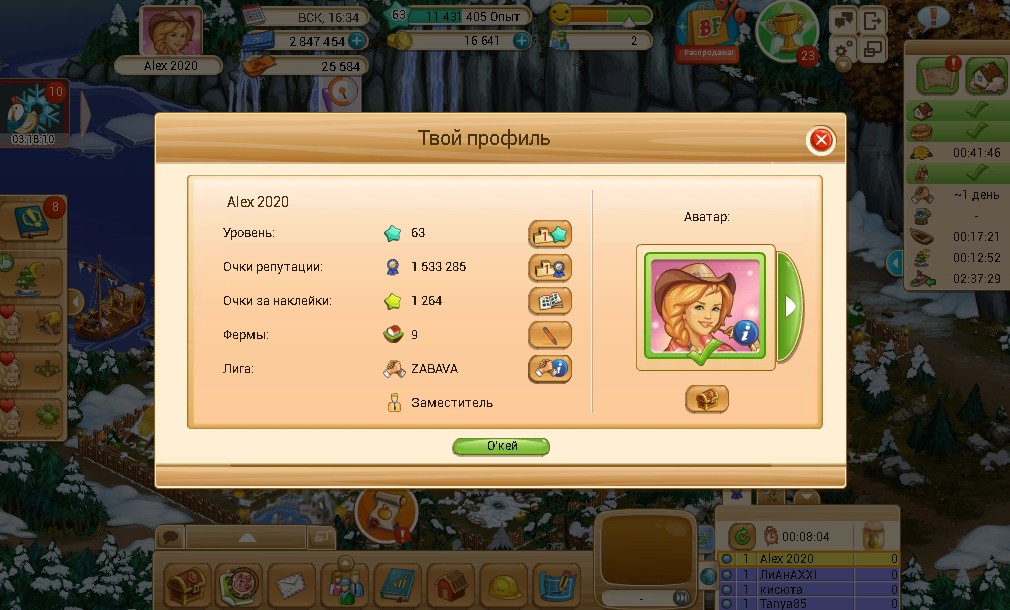Open the mail envelope in the bottom toolbar

291,584
